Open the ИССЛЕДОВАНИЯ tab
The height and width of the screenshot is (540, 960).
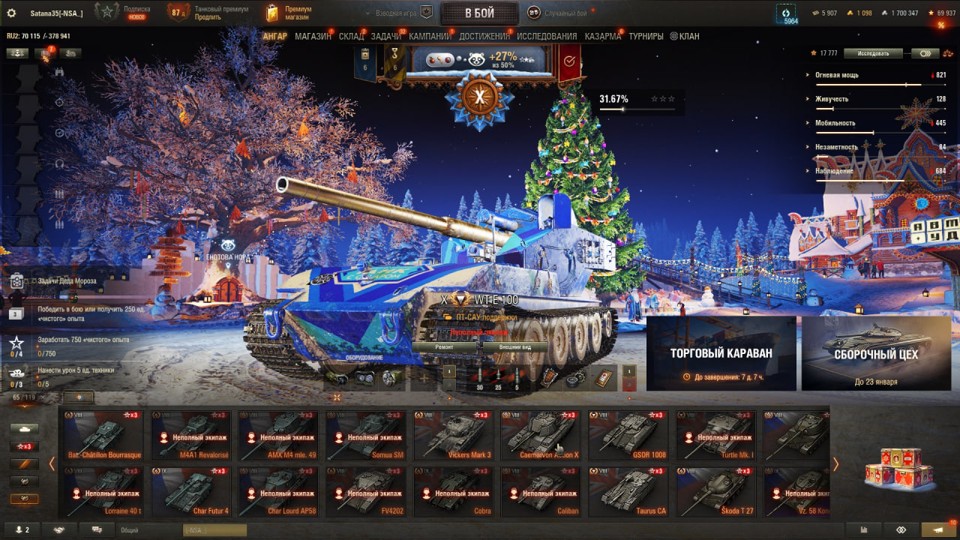(x=546, y=37)
